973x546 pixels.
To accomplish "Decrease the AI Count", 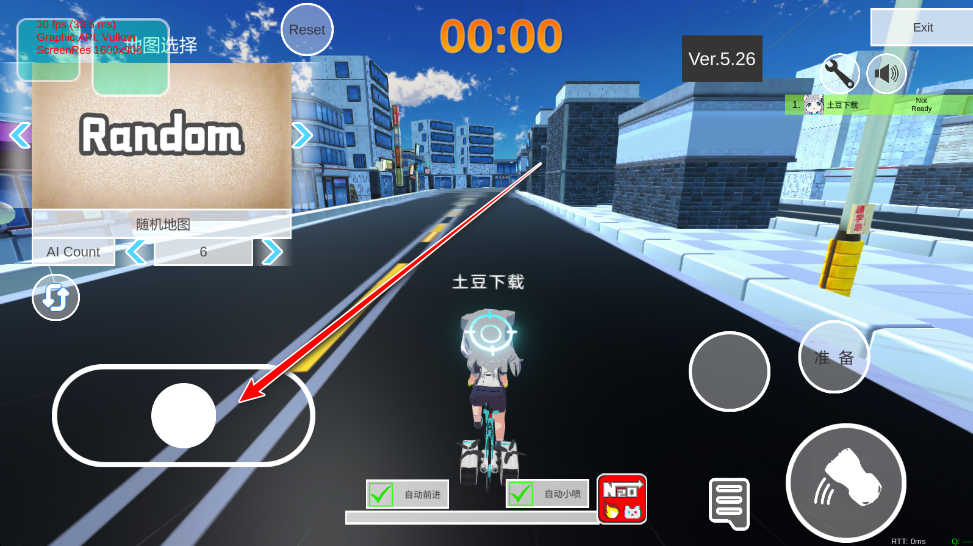I will (136, 252).
